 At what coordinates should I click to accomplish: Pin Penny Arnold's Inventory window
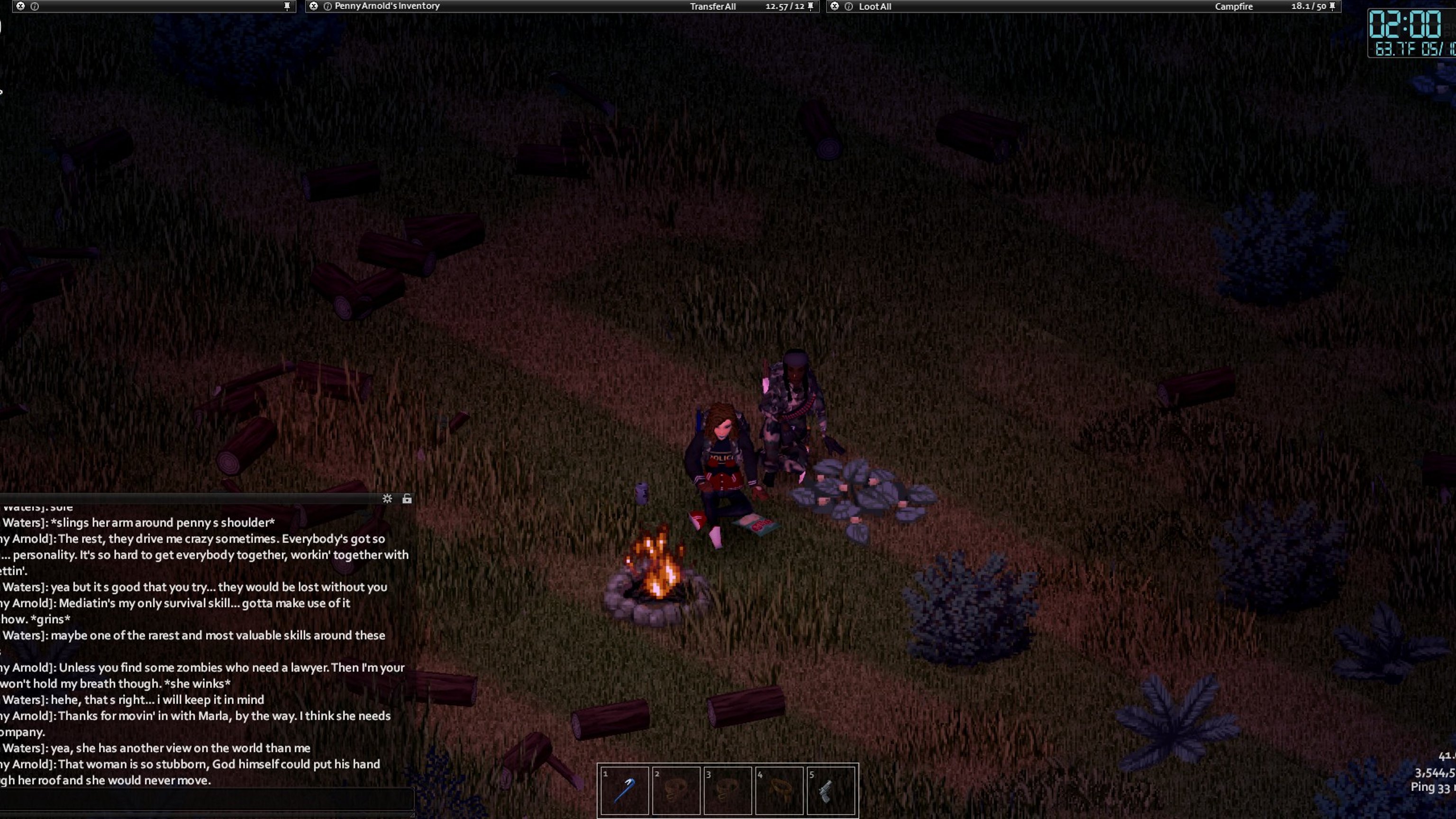[810, 6]
